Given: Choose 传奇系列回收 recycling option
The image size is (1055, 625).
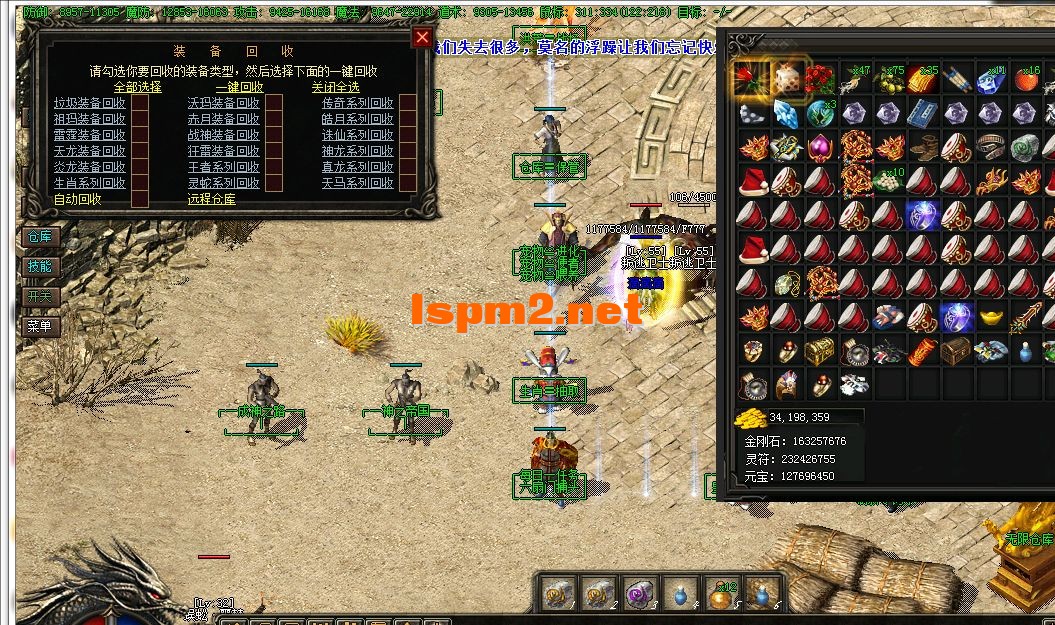Looking at the screenshot, I should pos(408,104).
